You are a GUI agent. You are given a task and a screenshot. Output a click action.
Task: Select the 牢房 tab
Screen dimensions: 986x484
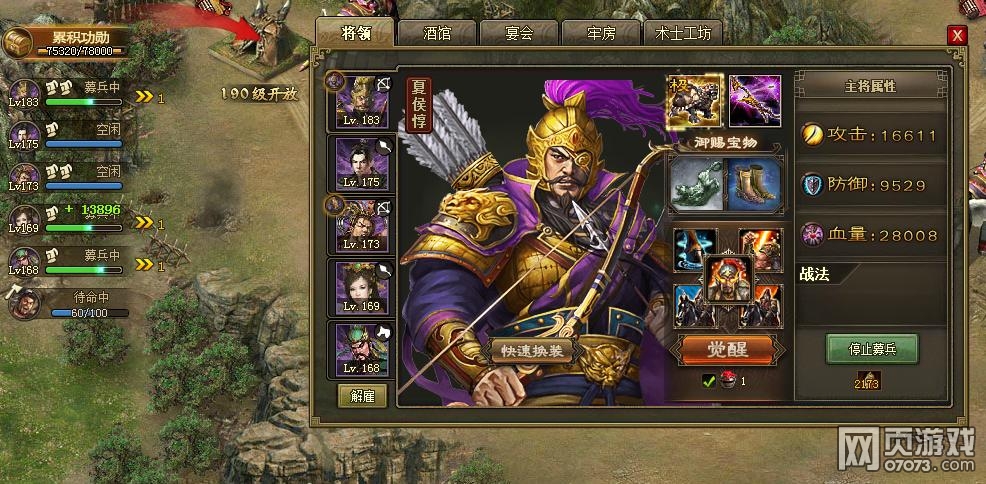601,33
